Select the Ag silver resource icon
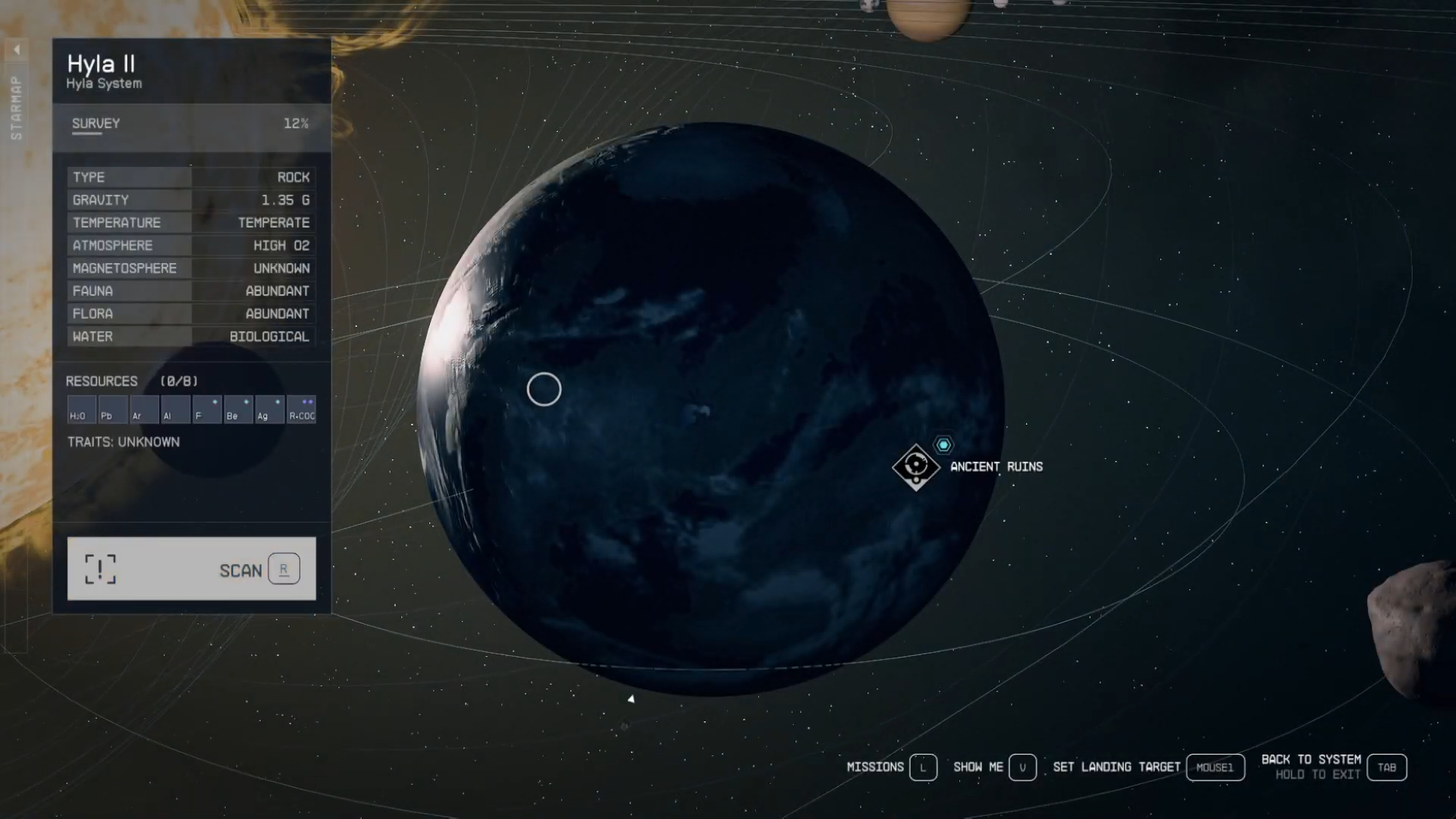 point(270,409)
